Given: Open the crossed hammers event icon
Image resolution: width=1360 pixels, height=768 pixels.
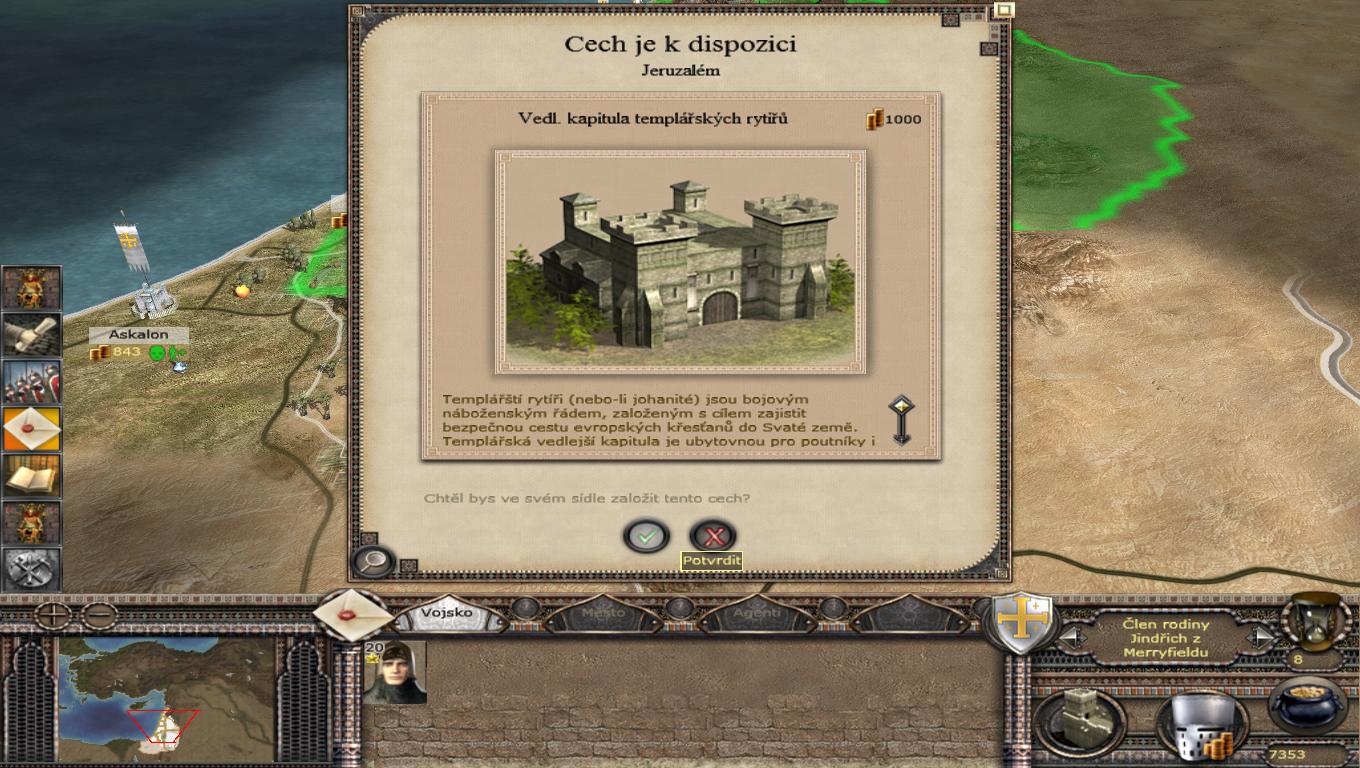Looking at the screenshot, I should [32, 570].
